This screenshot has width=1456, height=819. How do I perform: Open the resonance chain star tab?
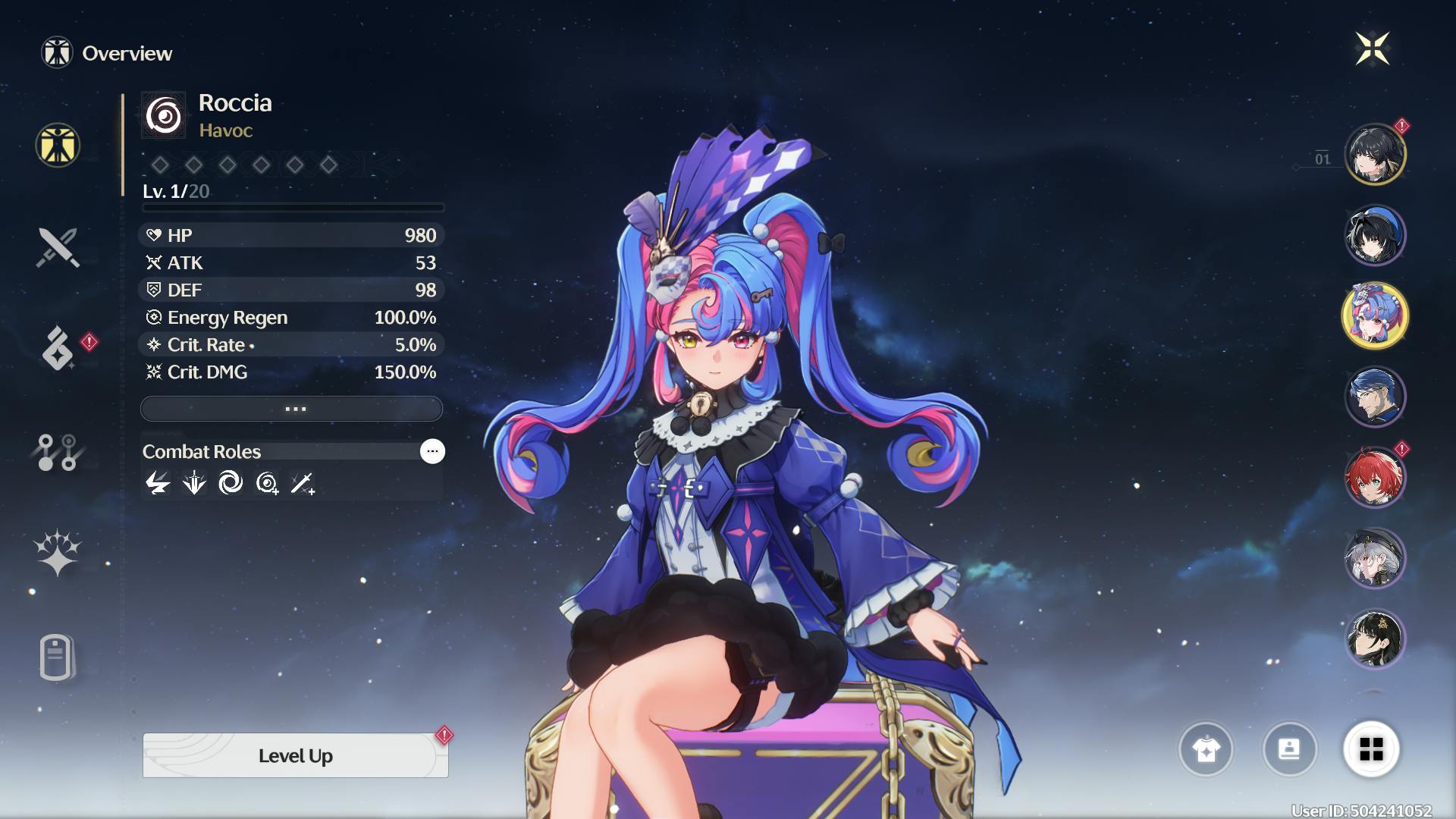coord(57,552)
